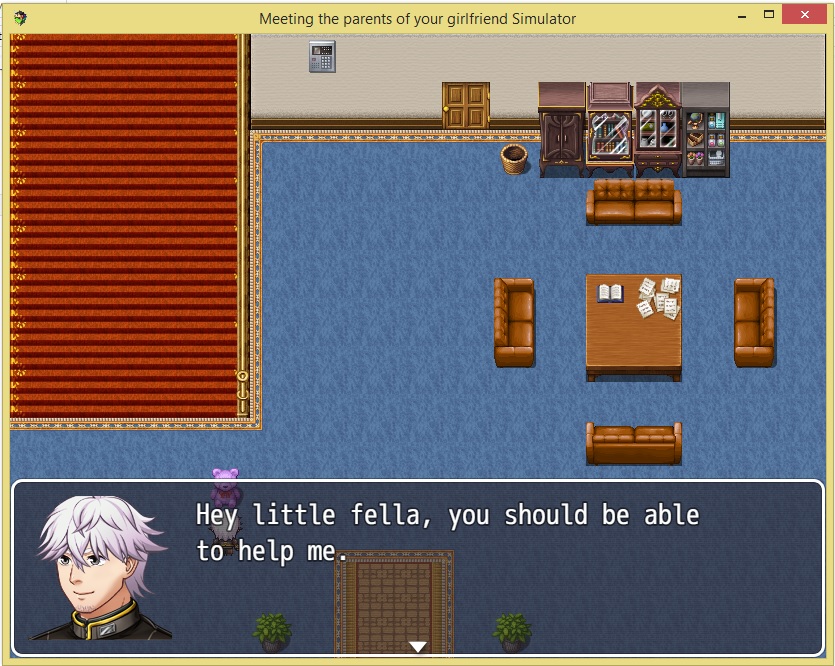The height and width of the screenshot is (666, 835).
Task: Advance dialogue with the white arrow indicator
Action: point(418,646)
